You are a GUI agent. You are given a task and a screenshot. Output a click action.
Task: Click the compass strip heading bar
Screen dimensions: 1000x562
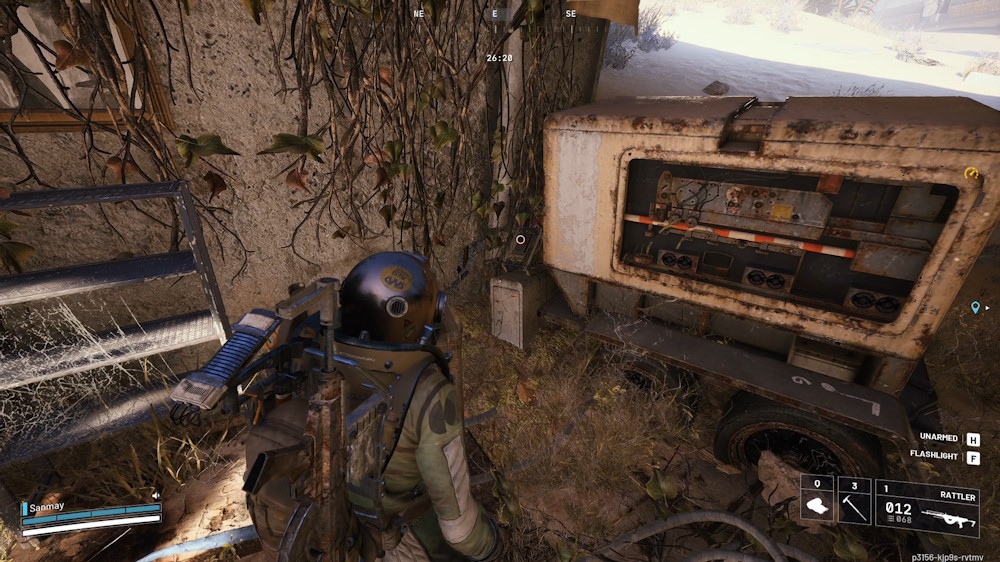(494, 16)
